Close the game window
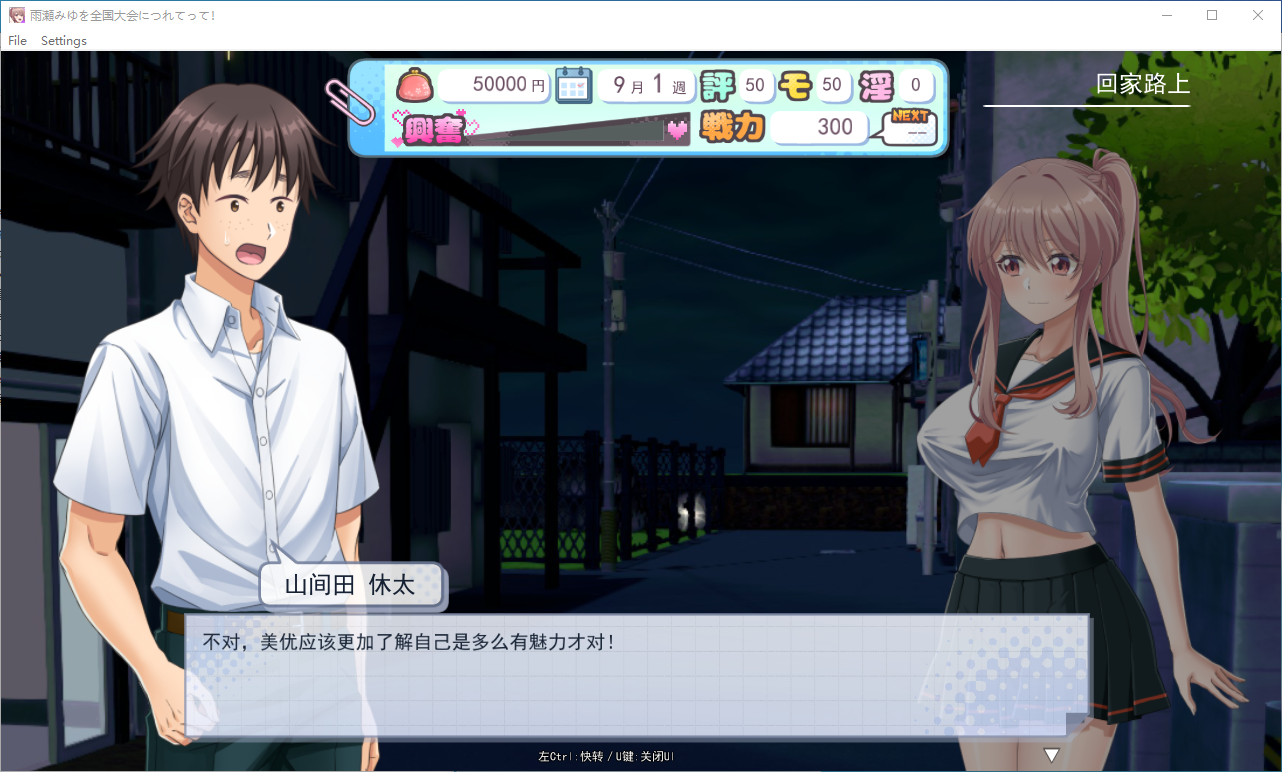Image resolution: width=1282 pixels, height=772 pixels. (x=1258, y=15)
